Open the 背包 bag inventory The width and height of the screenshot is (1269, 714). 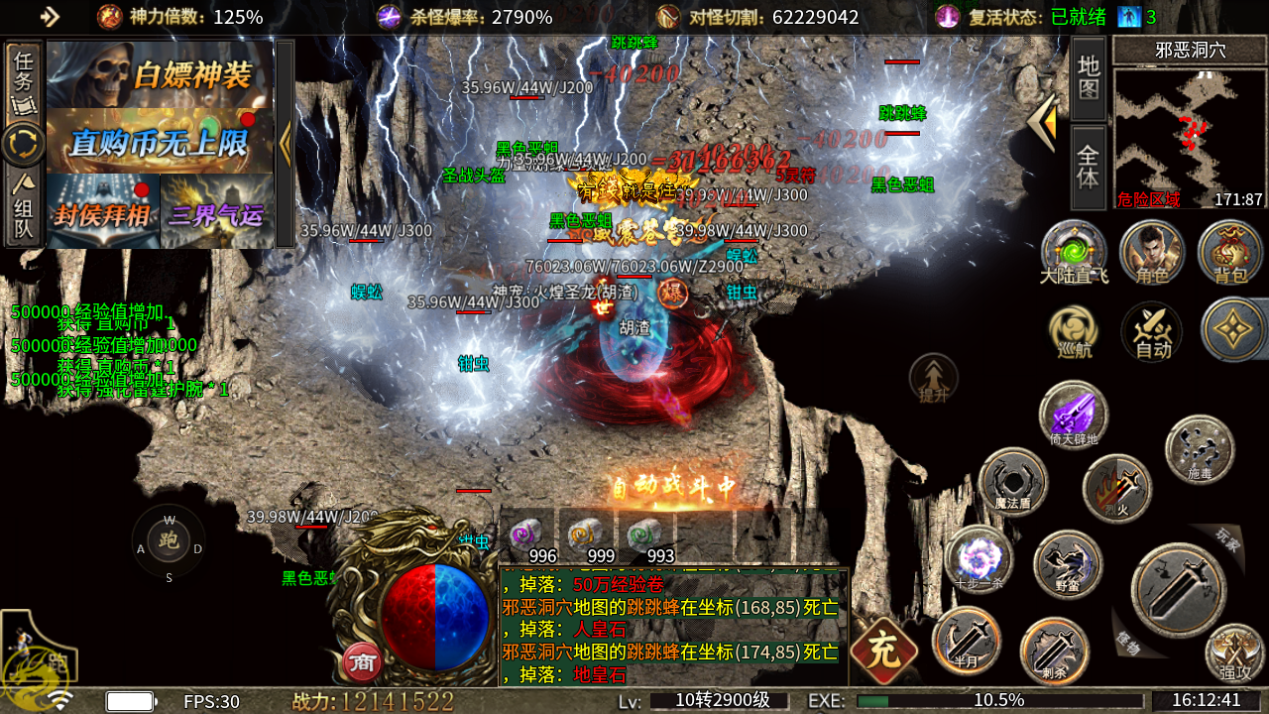[1229, 252]
